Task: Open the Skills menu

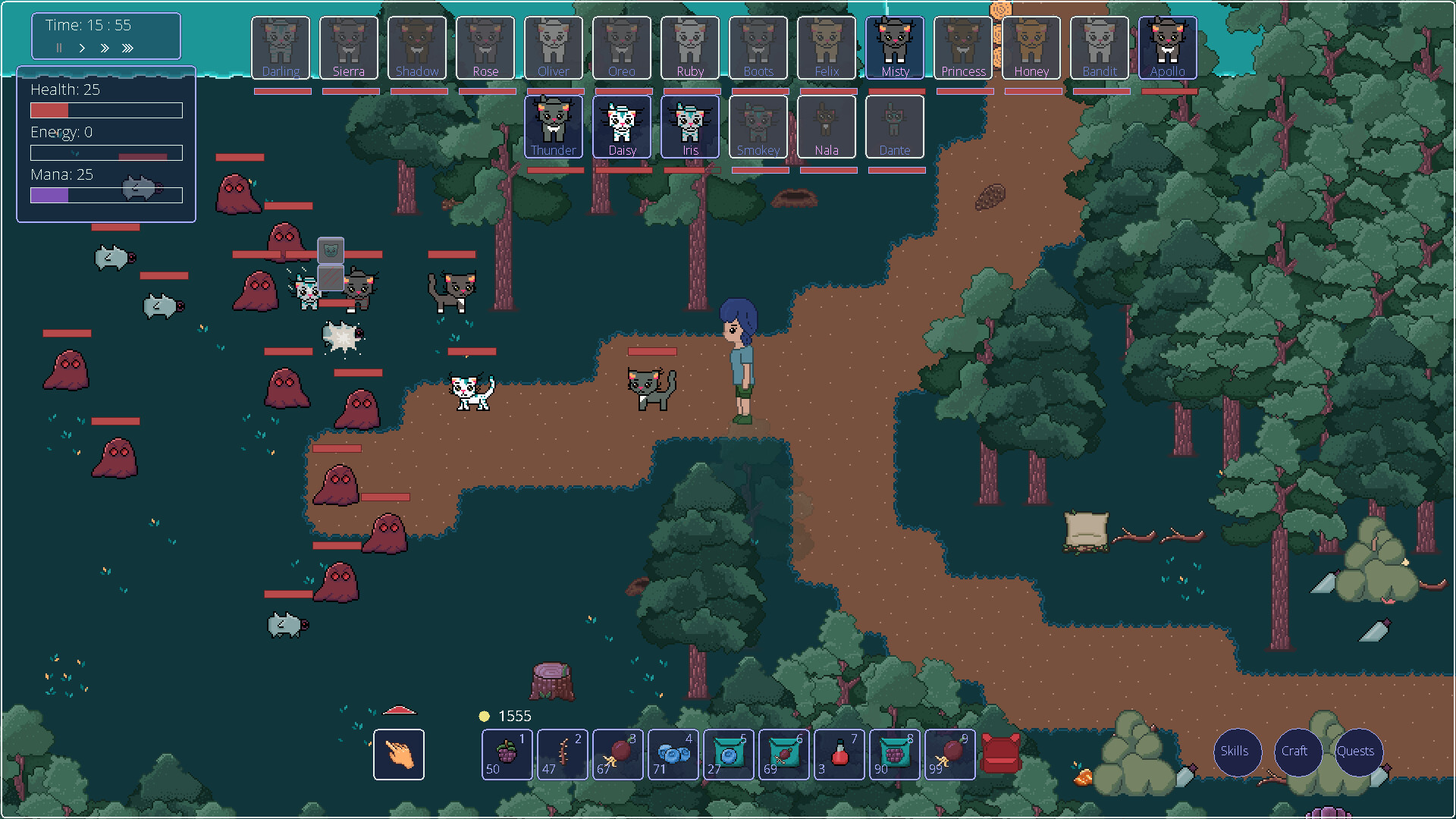Action: coord(1237,752)
